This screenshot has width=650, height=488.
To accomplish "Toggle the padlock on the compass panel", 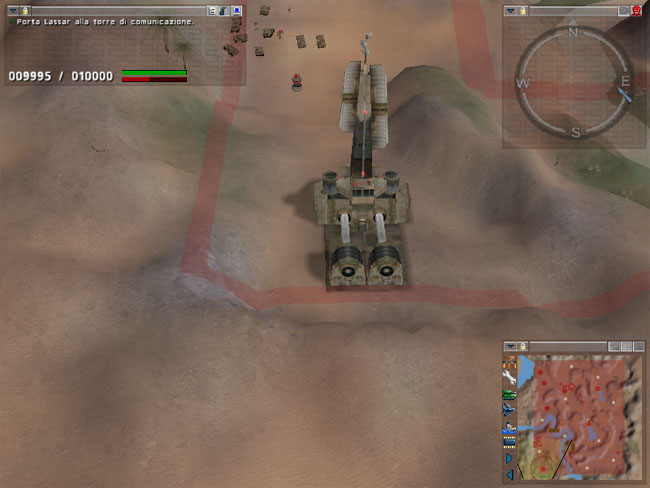I will (x=523, y=10).
